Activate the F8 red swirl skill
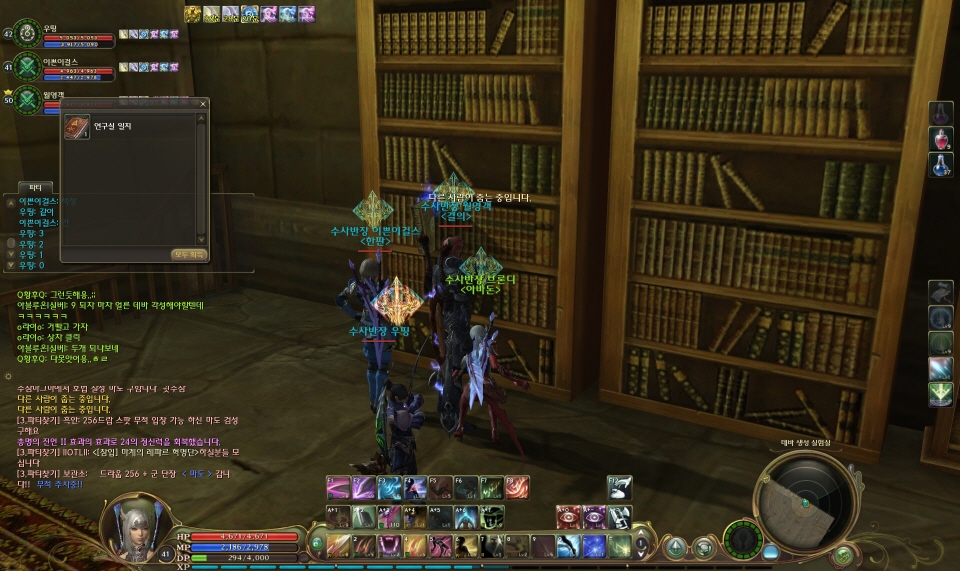 tap(517, 487)
